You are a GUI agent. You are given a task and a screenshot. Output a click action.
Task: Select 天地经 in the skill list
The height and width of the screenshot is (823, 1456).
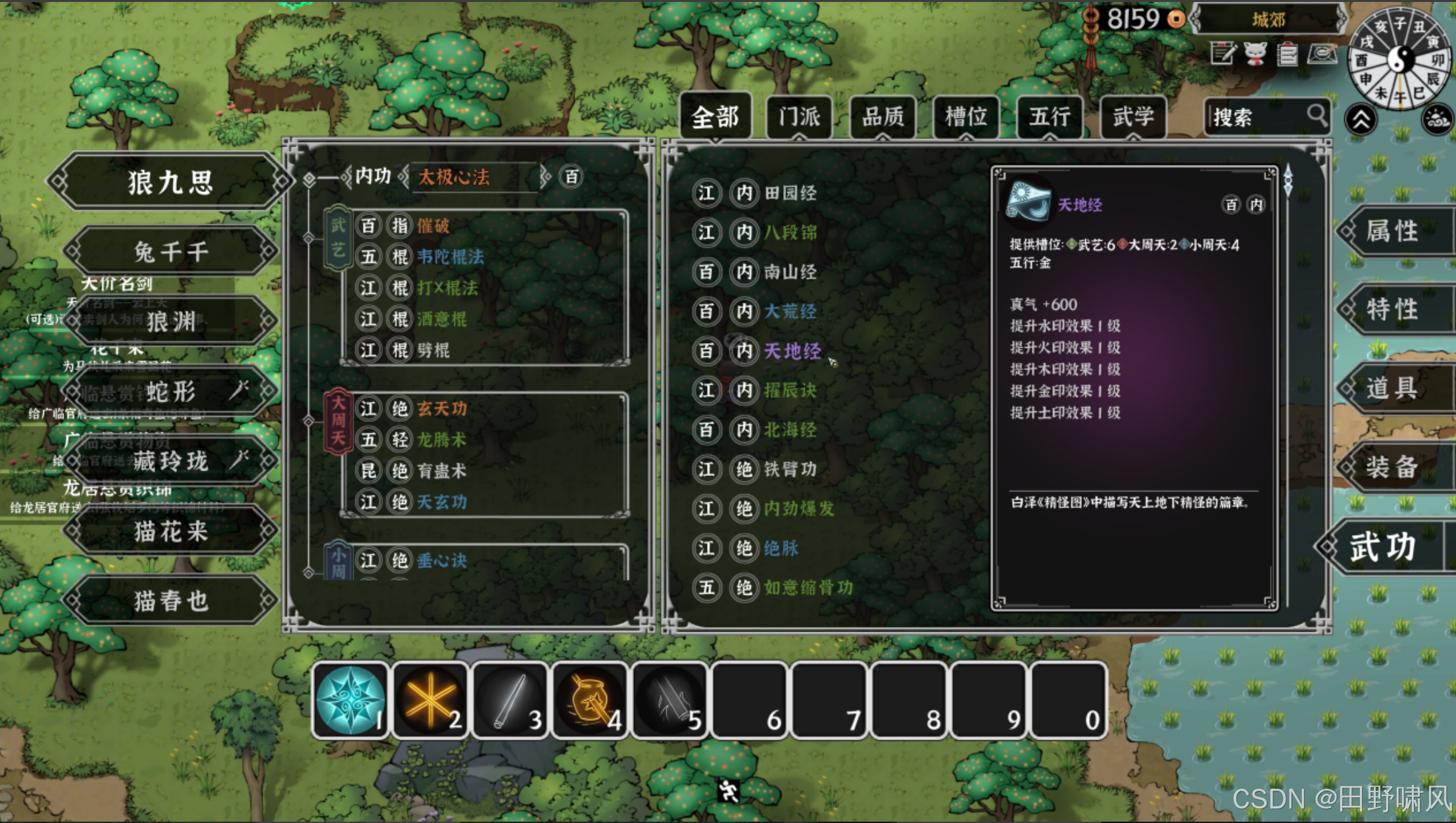click(x=792, y=351)
